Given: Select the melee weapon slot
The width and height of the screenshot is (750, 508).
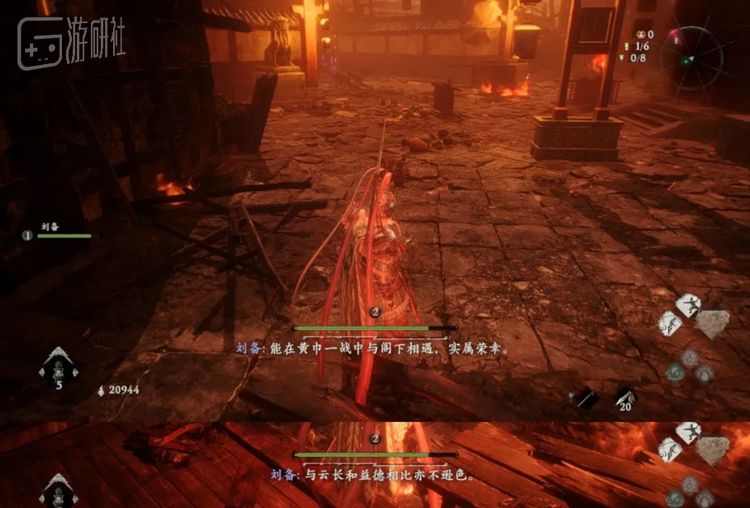Looking at the screenshot, I should [x=587, y=398].
